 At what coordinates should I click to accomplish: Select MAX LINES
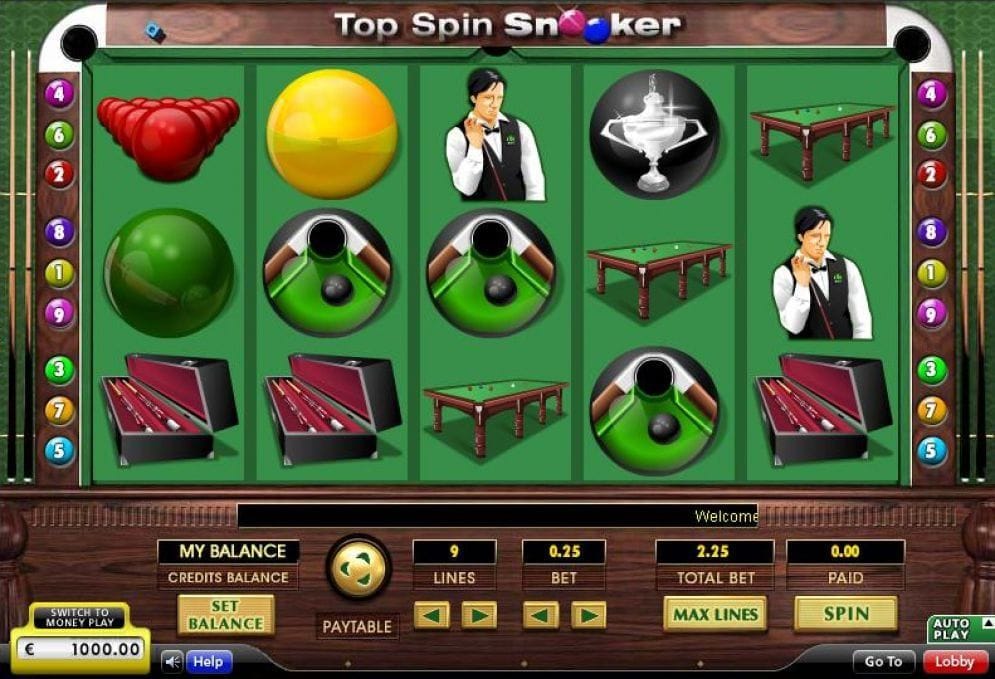click(x=714, y=614)
